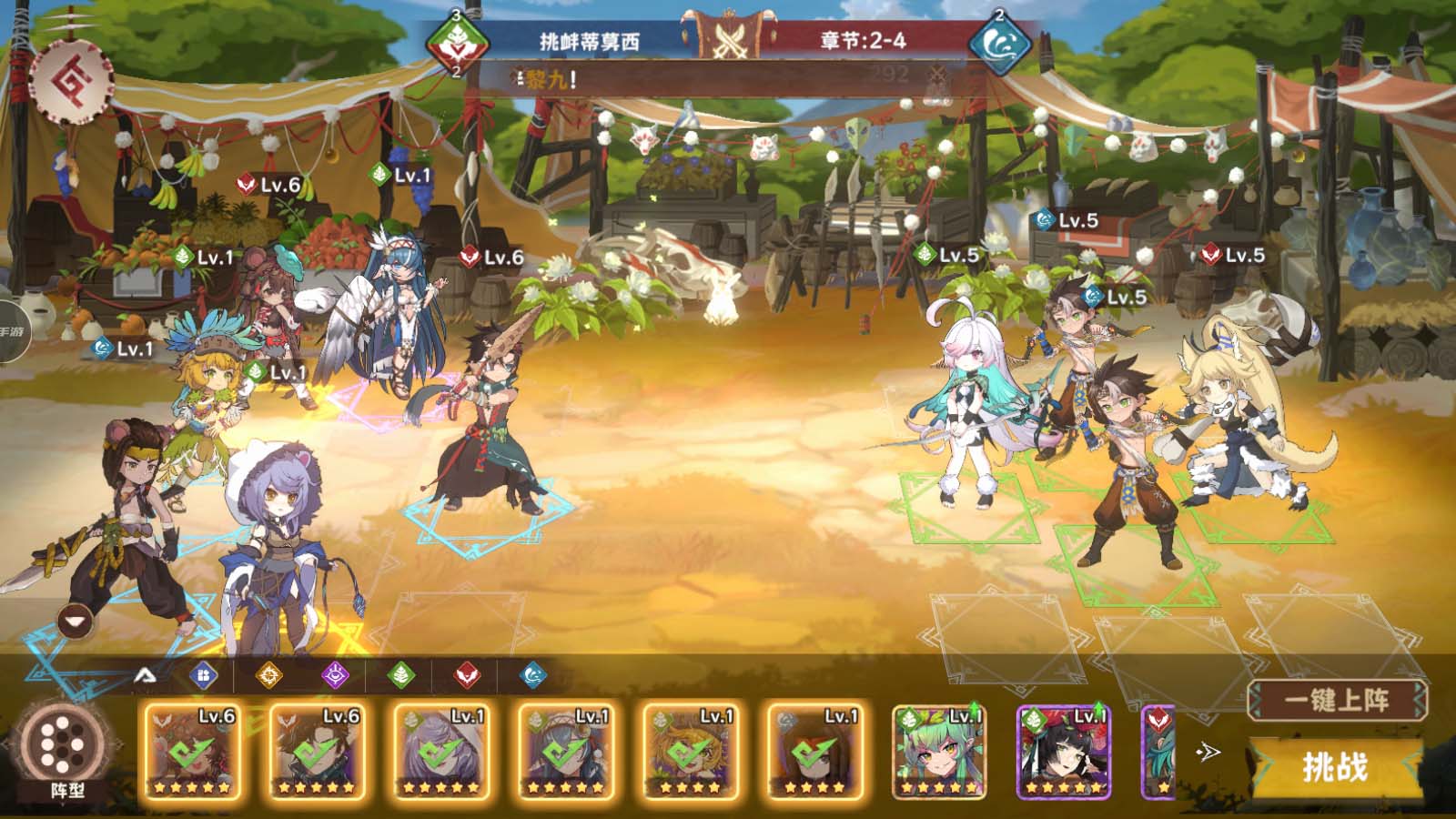Auto-deploy heroes with 一键上阵

1336,700
